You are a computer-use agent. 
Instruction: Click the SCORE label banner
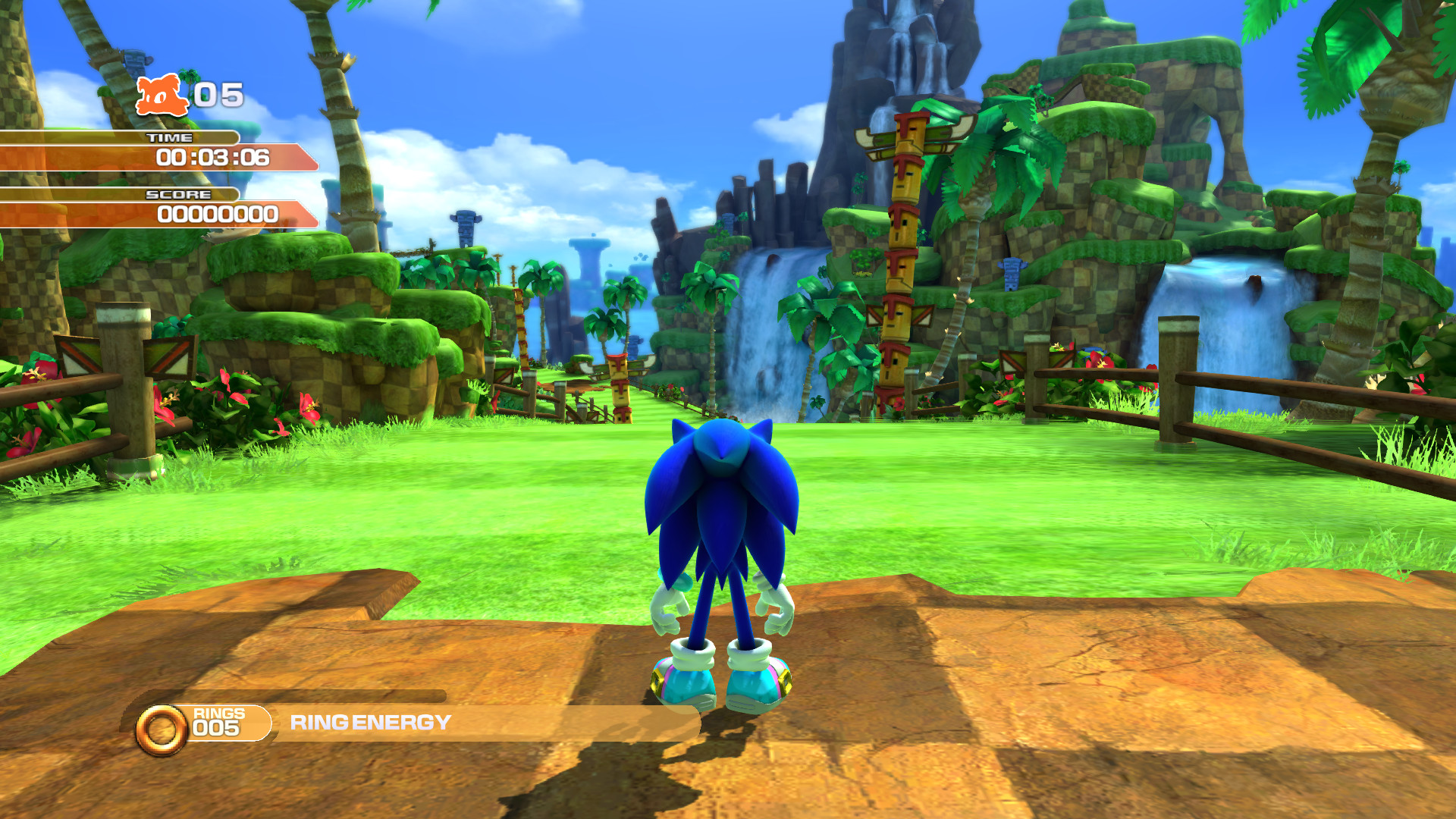[x=176, y=194]
